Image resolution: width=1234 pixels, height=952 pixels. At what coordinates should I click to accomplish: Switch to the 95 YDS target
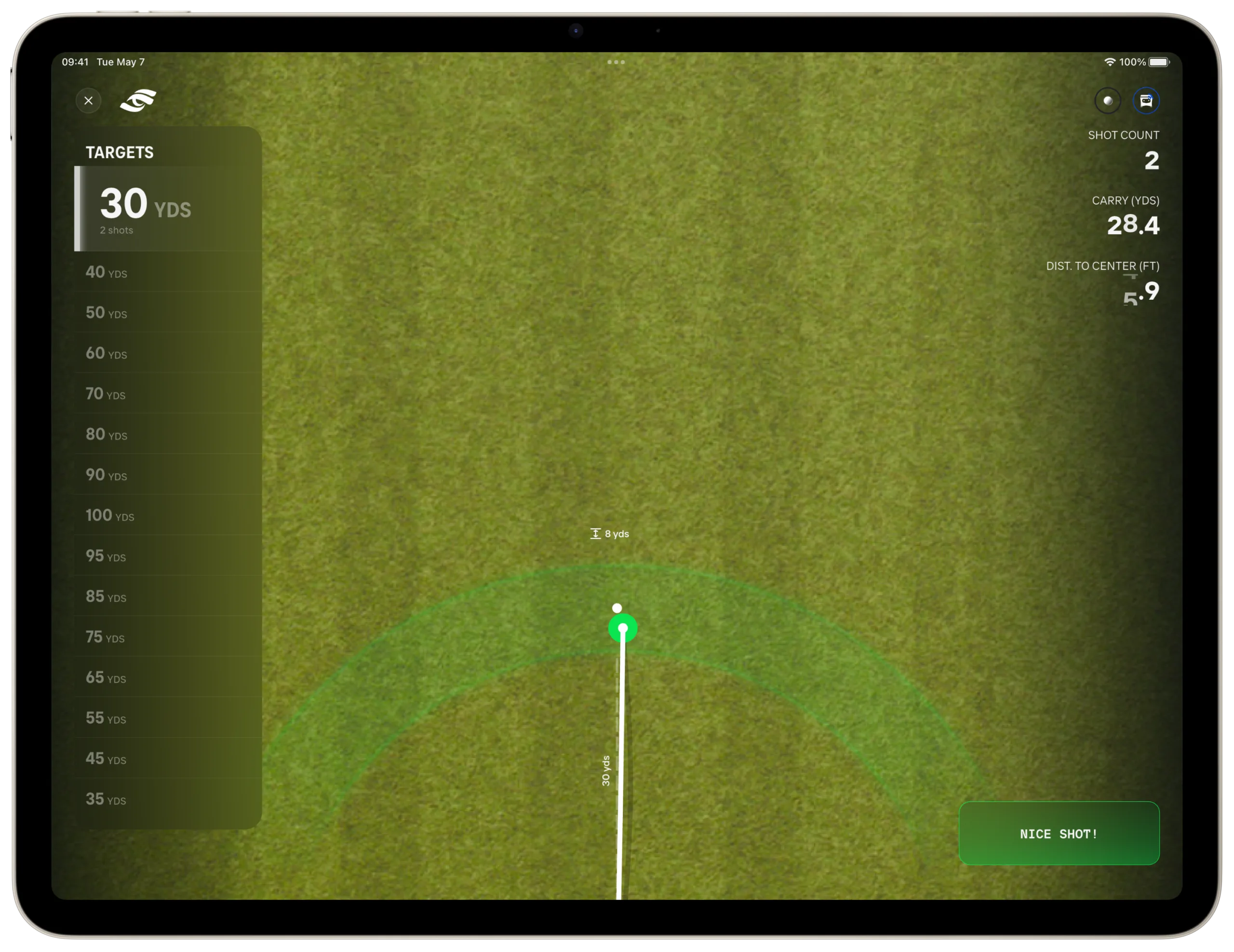(168, 556)
